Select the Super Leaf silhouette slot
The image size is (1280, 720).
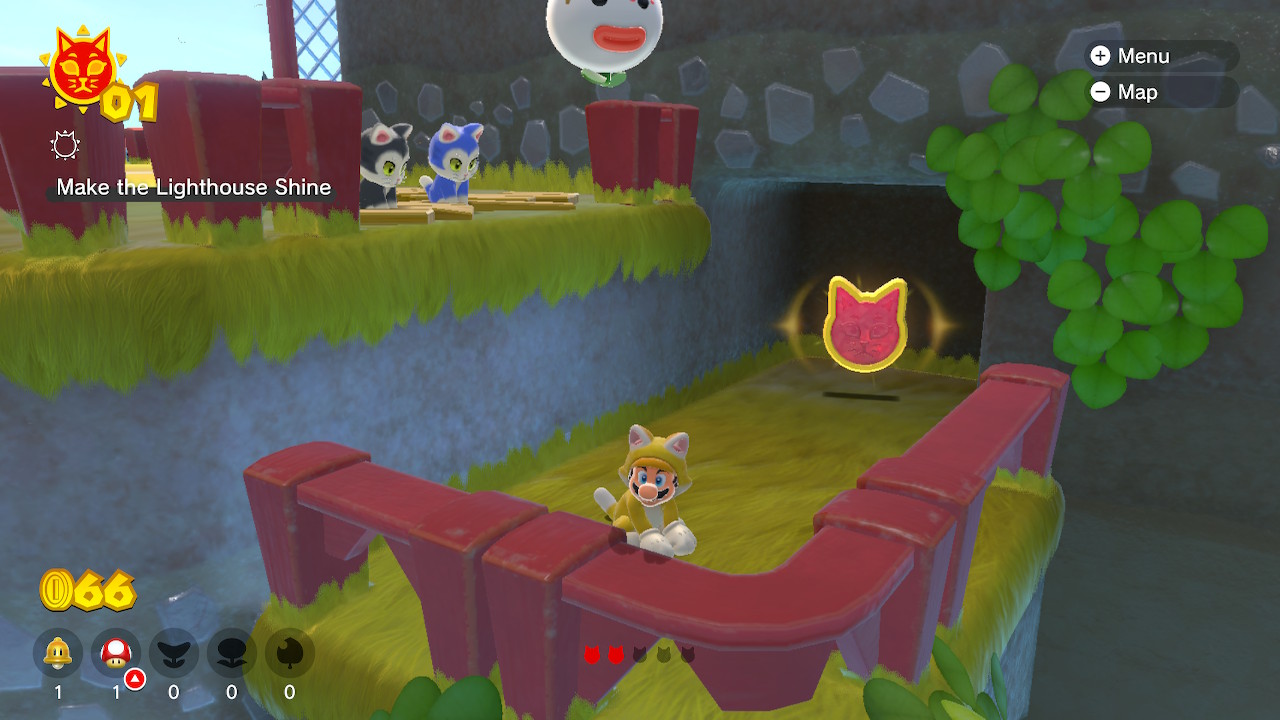(290, 654)
